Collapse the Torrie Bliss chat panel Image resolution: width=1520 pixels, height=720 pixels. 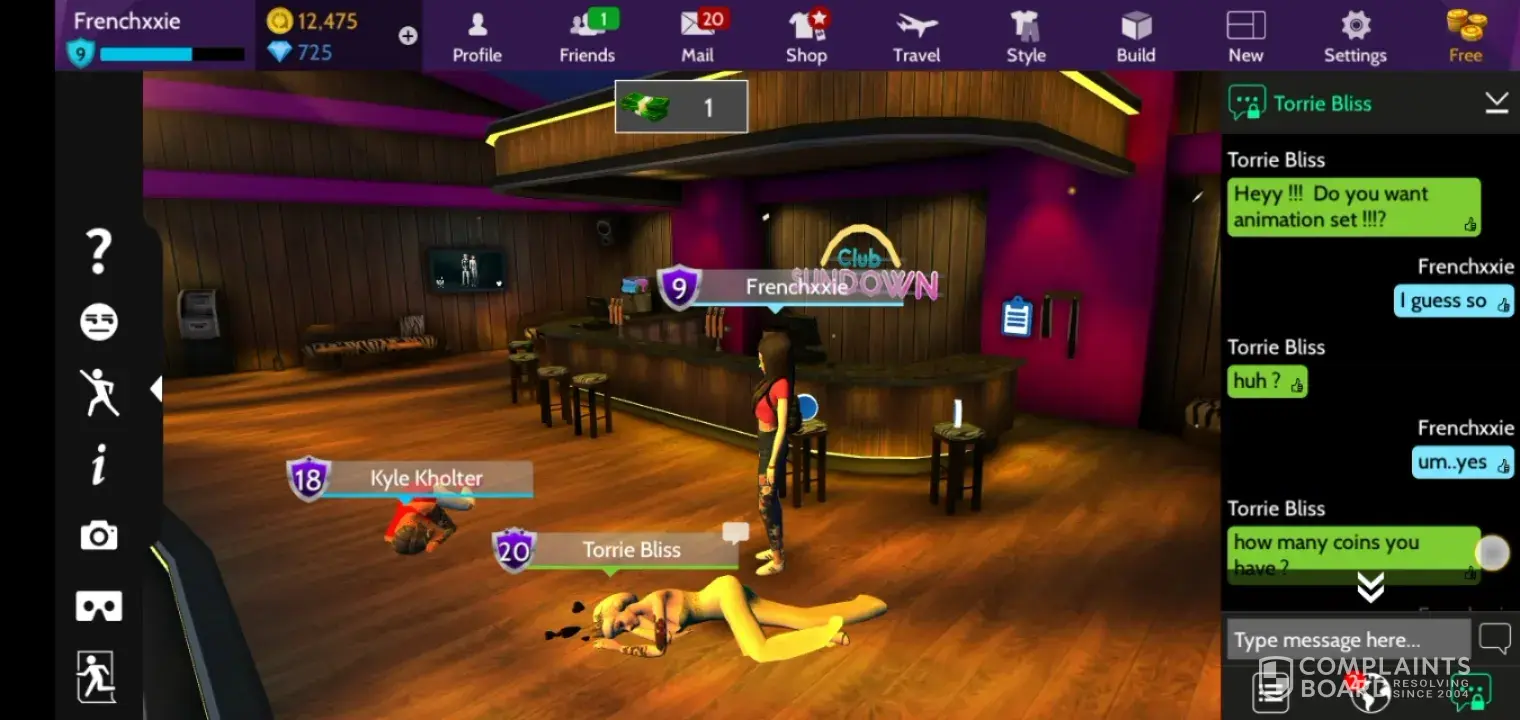point(1496,103)
